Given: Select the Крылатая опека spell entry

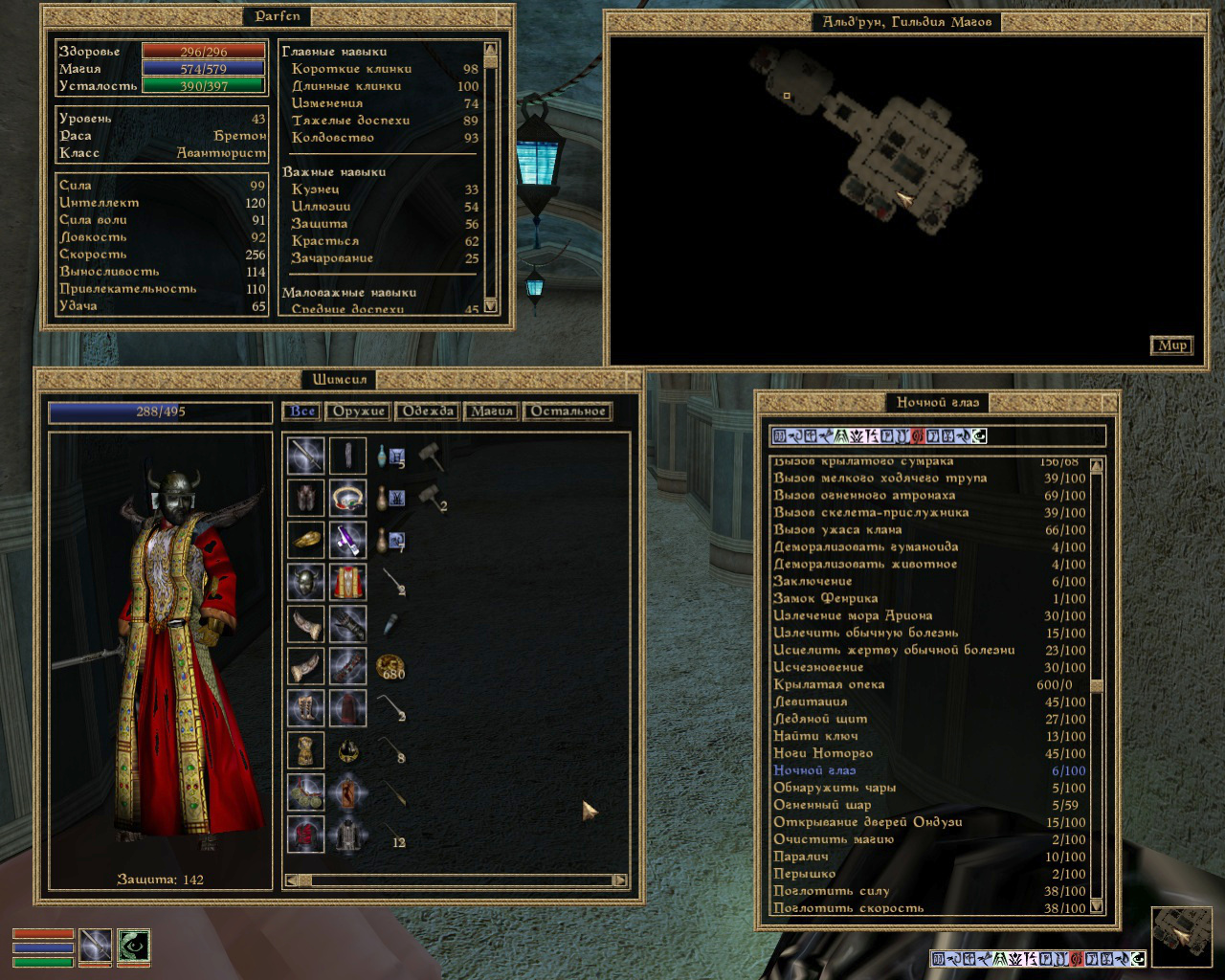Looking at the screenshot, I should coord(829,684).
